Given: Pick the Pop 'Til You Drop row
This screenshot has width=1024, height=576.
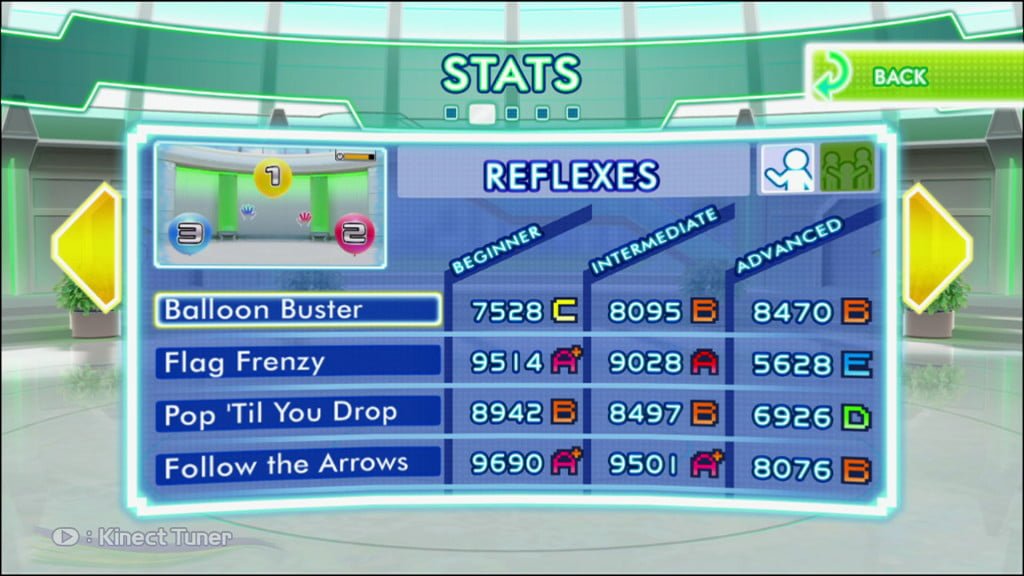Looking at the screenshot, I should pos(298,412).
